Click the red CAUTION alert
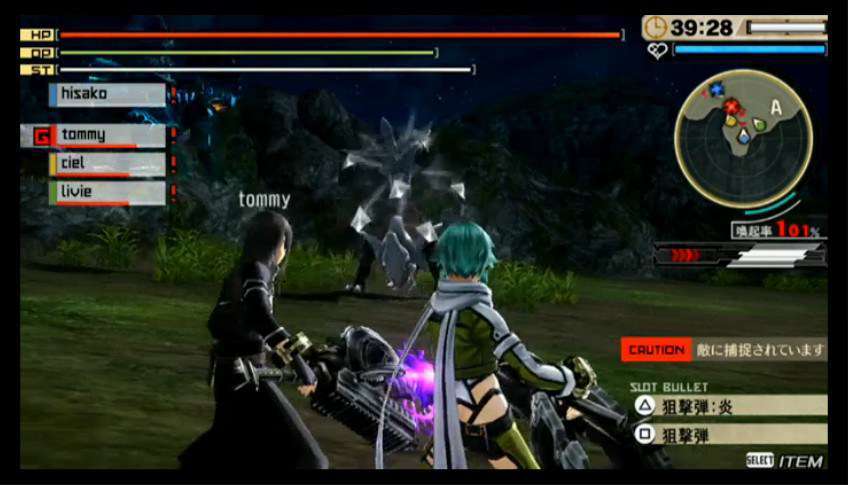 point(656,349)
